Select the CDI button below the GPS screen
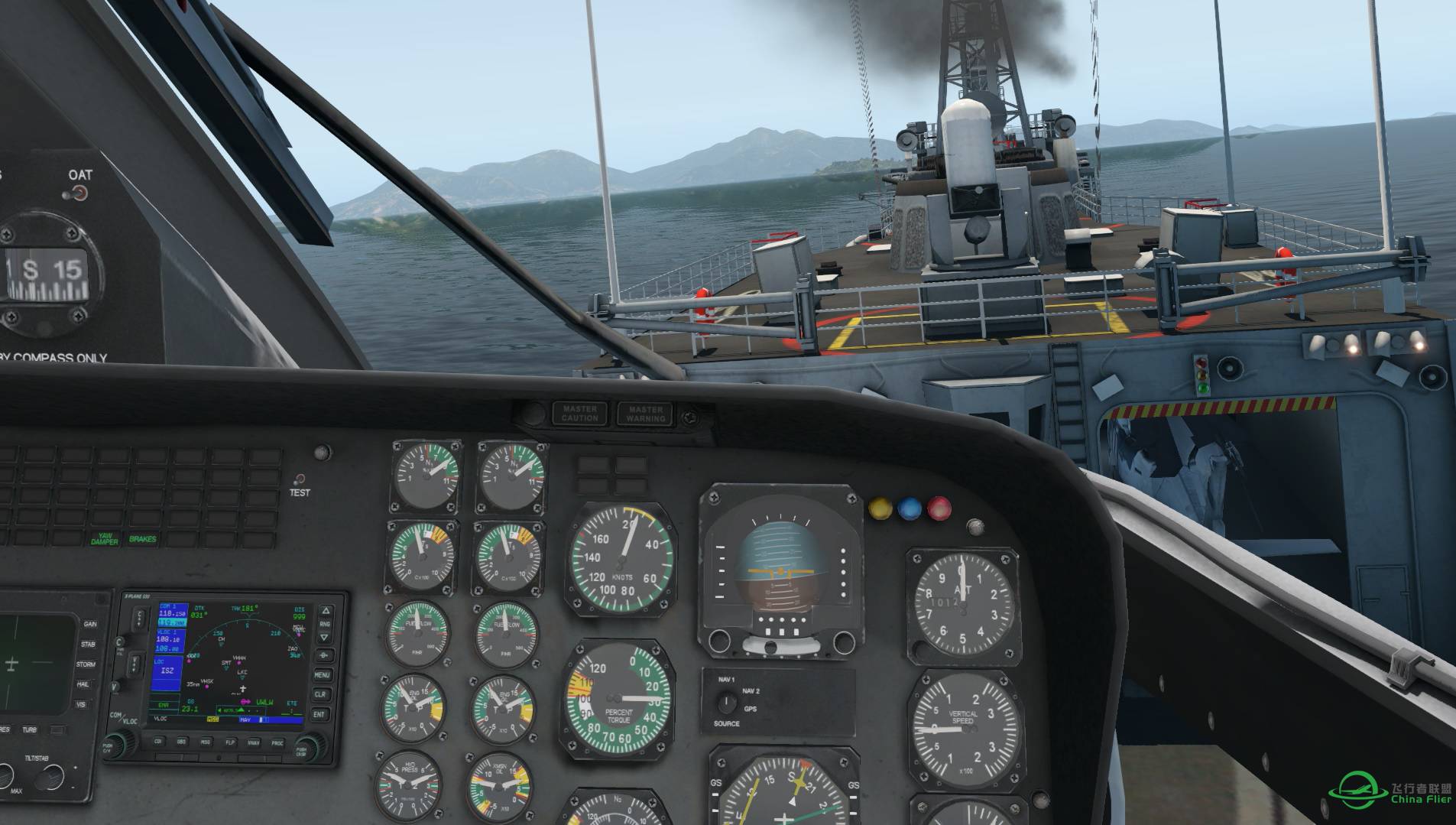The image size is (1456, 825). pos(159,741)
